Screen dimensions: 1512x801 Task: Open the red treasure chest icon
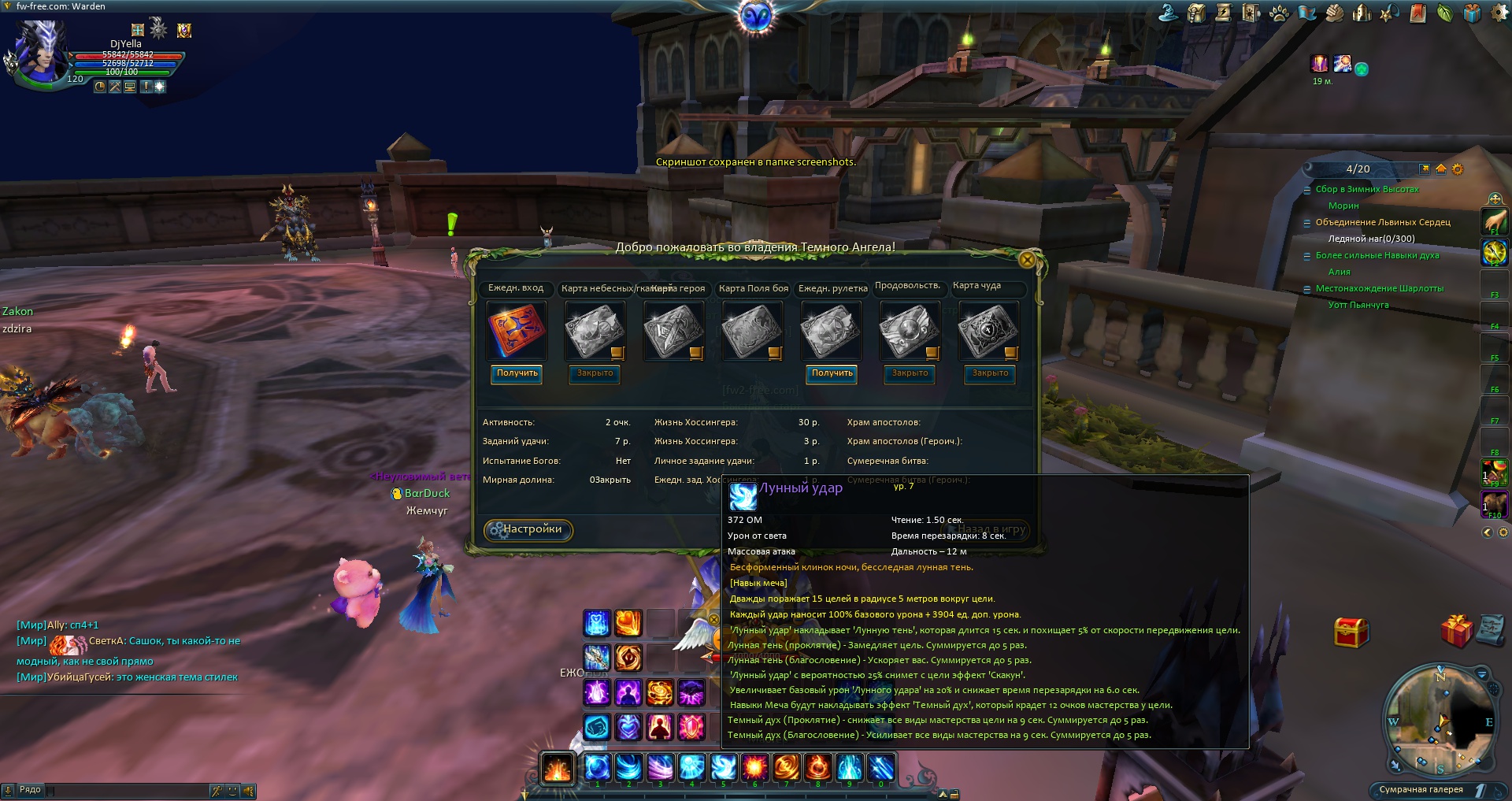coord(1351,632)
